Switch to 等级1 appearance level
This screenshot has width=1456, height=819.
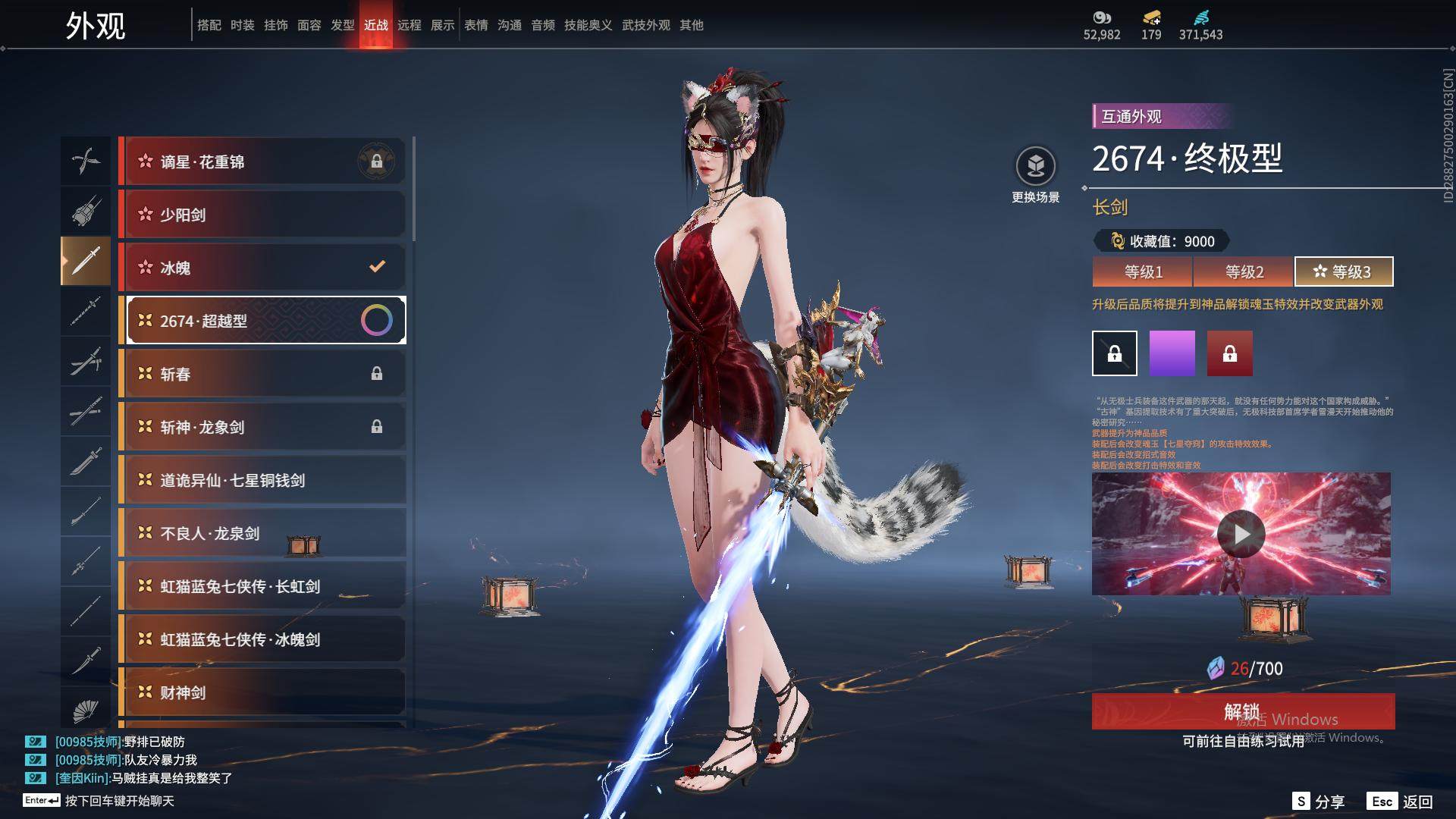click(1143, 271)
